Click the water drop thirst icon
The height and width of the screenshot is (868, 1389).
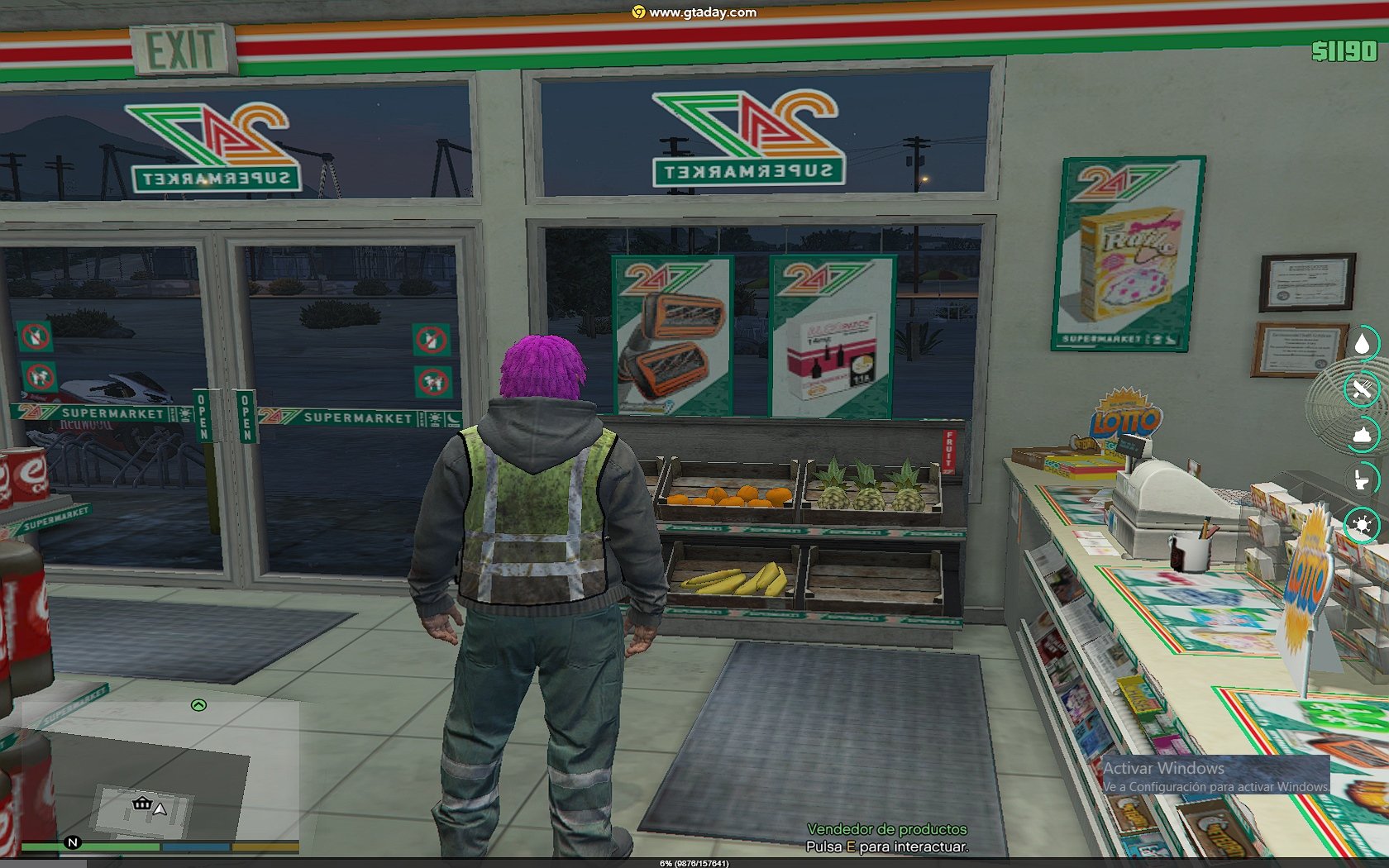point(1362,343)
